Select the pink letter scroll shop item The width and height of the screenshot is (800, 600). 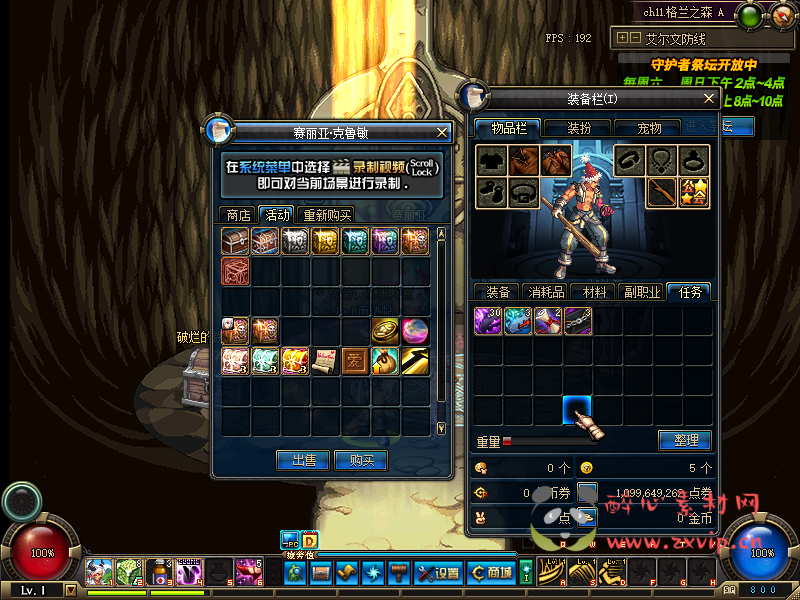pyautogui.click(x=325, y=360)
